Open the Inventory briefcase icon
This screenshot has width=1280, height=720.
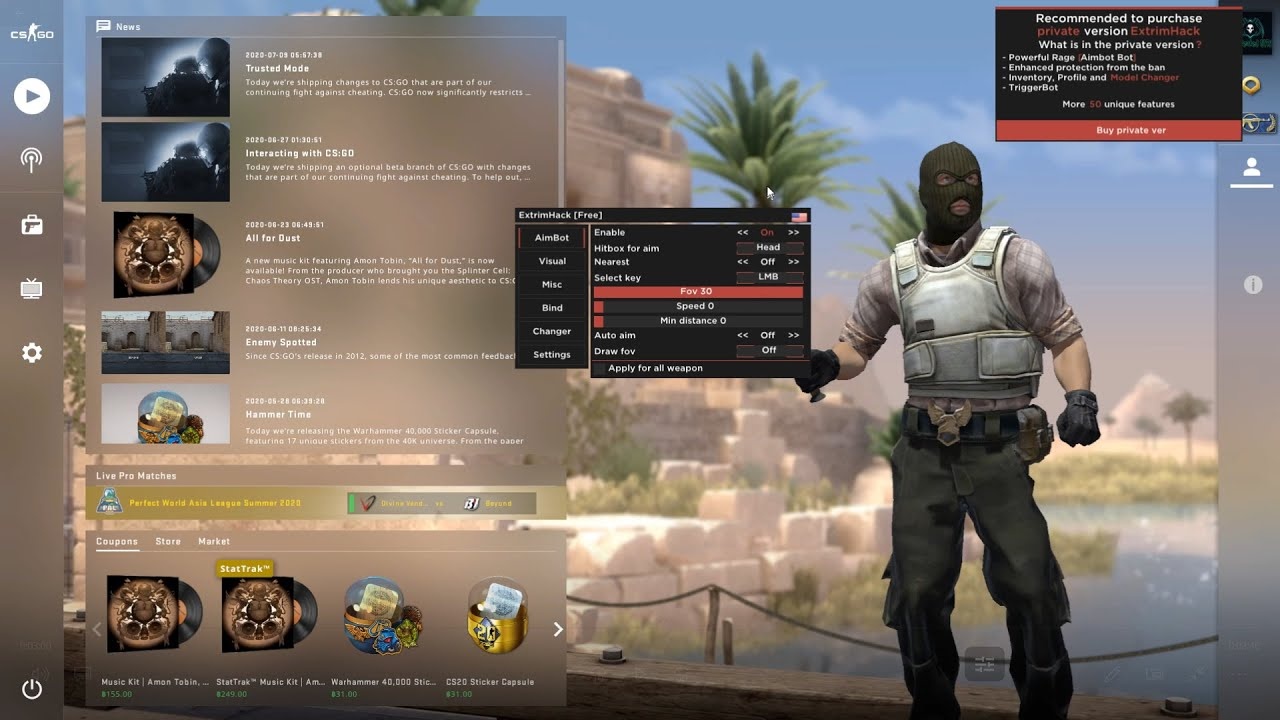coord(31,223)
